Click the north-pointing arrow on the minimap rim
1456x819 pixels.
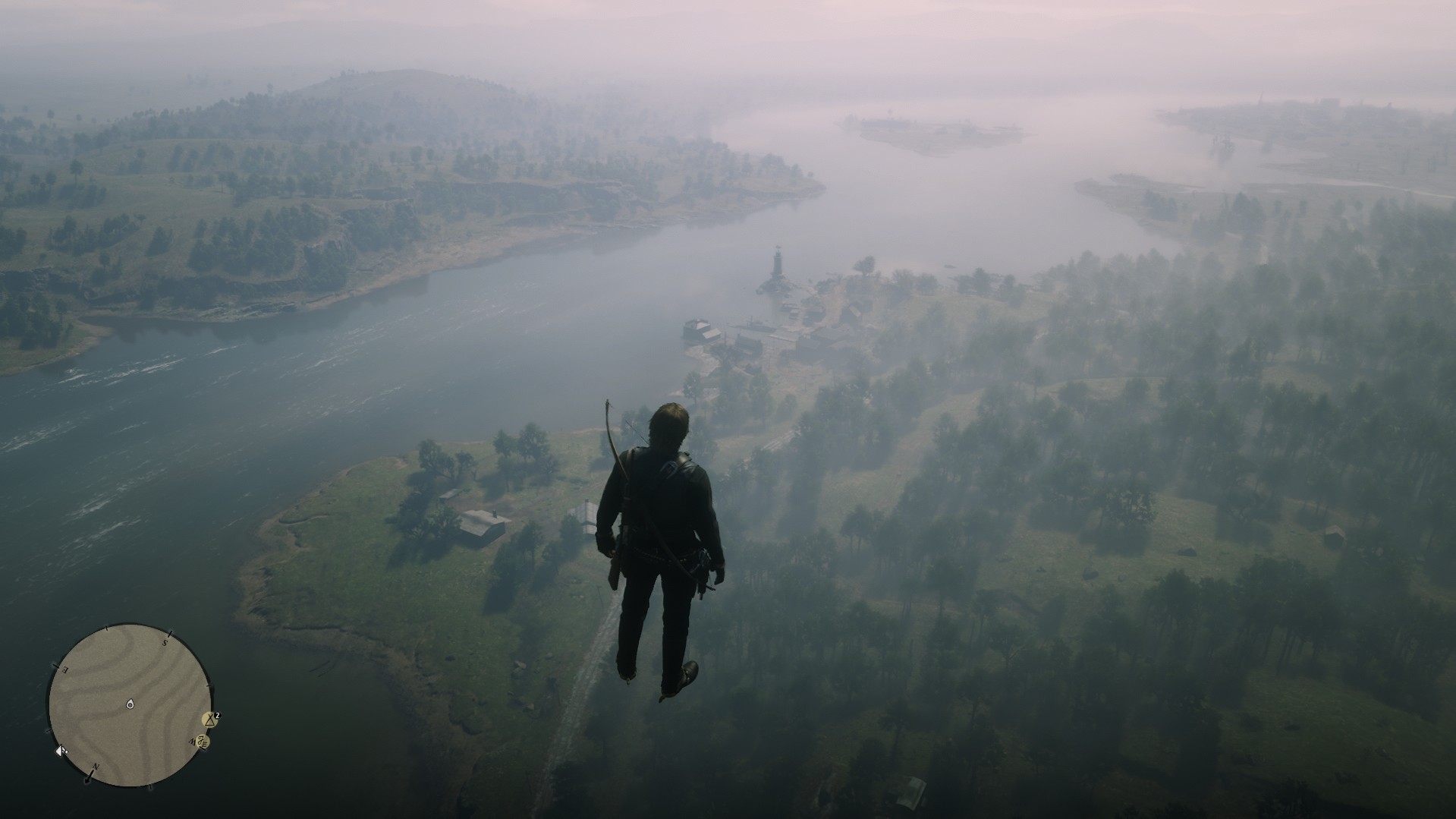[x=88, y=779]
